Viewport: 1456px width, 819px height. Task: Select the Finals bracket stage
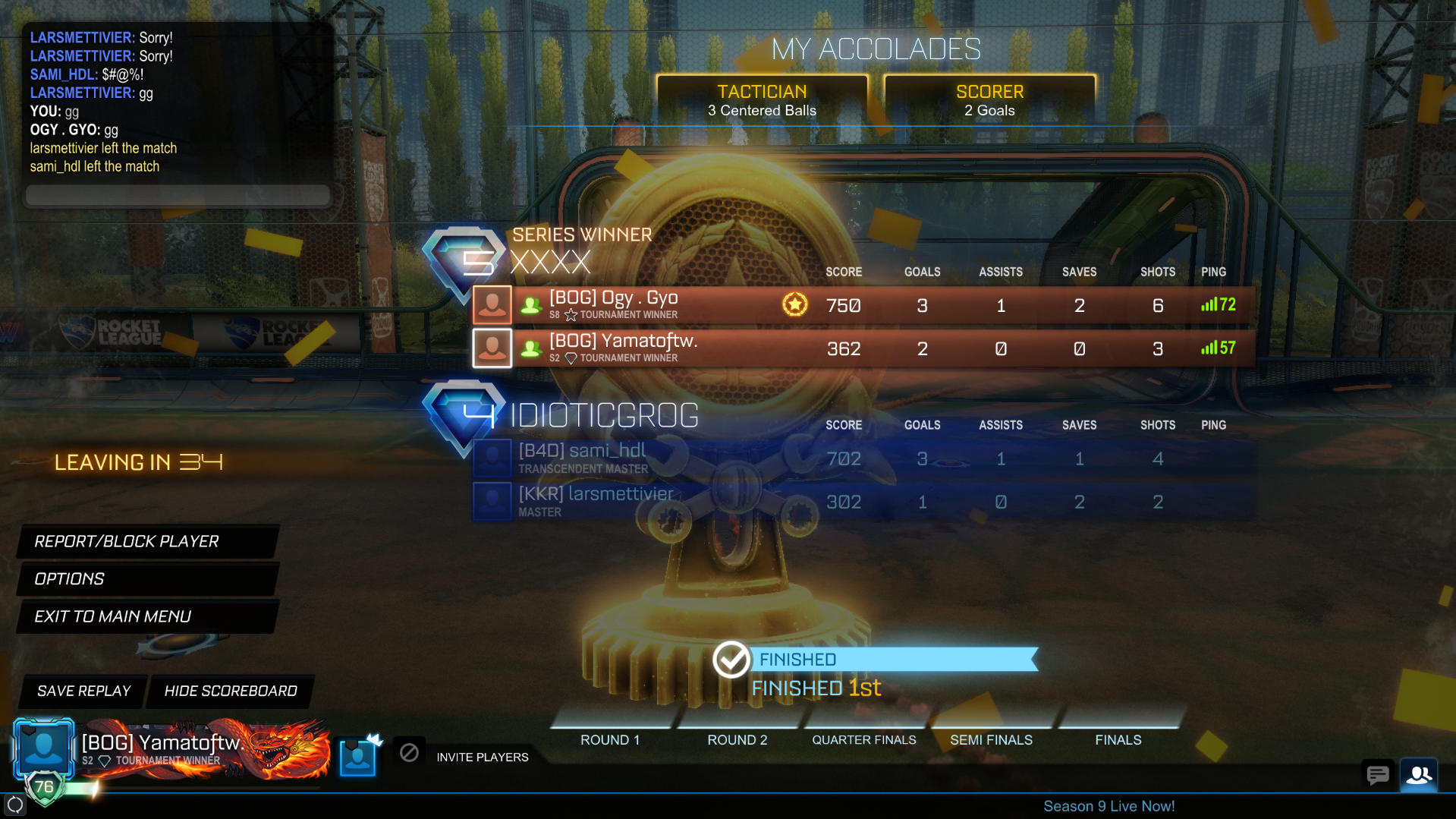1118,739
